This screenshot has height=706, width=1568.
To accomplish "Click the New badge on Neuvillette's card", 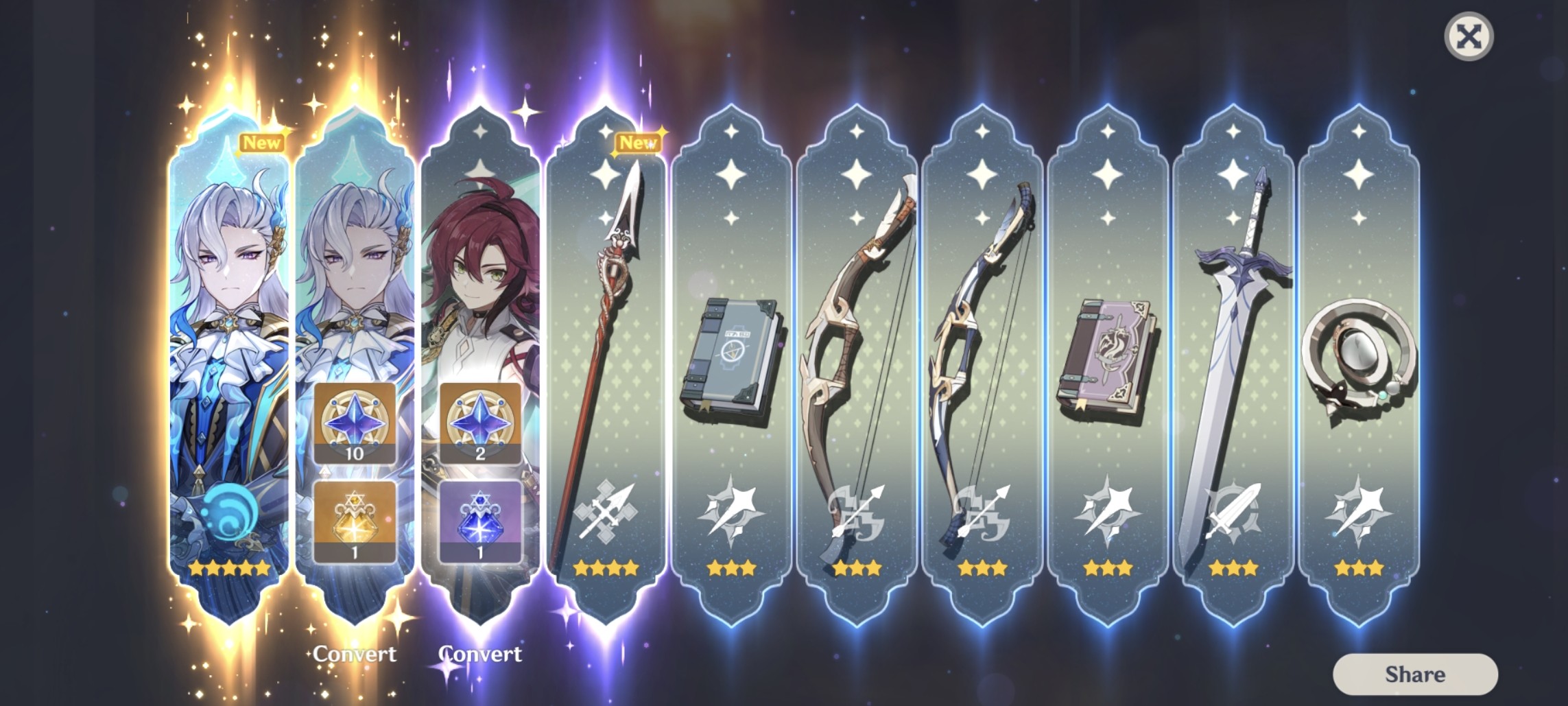I will [261, 143].
